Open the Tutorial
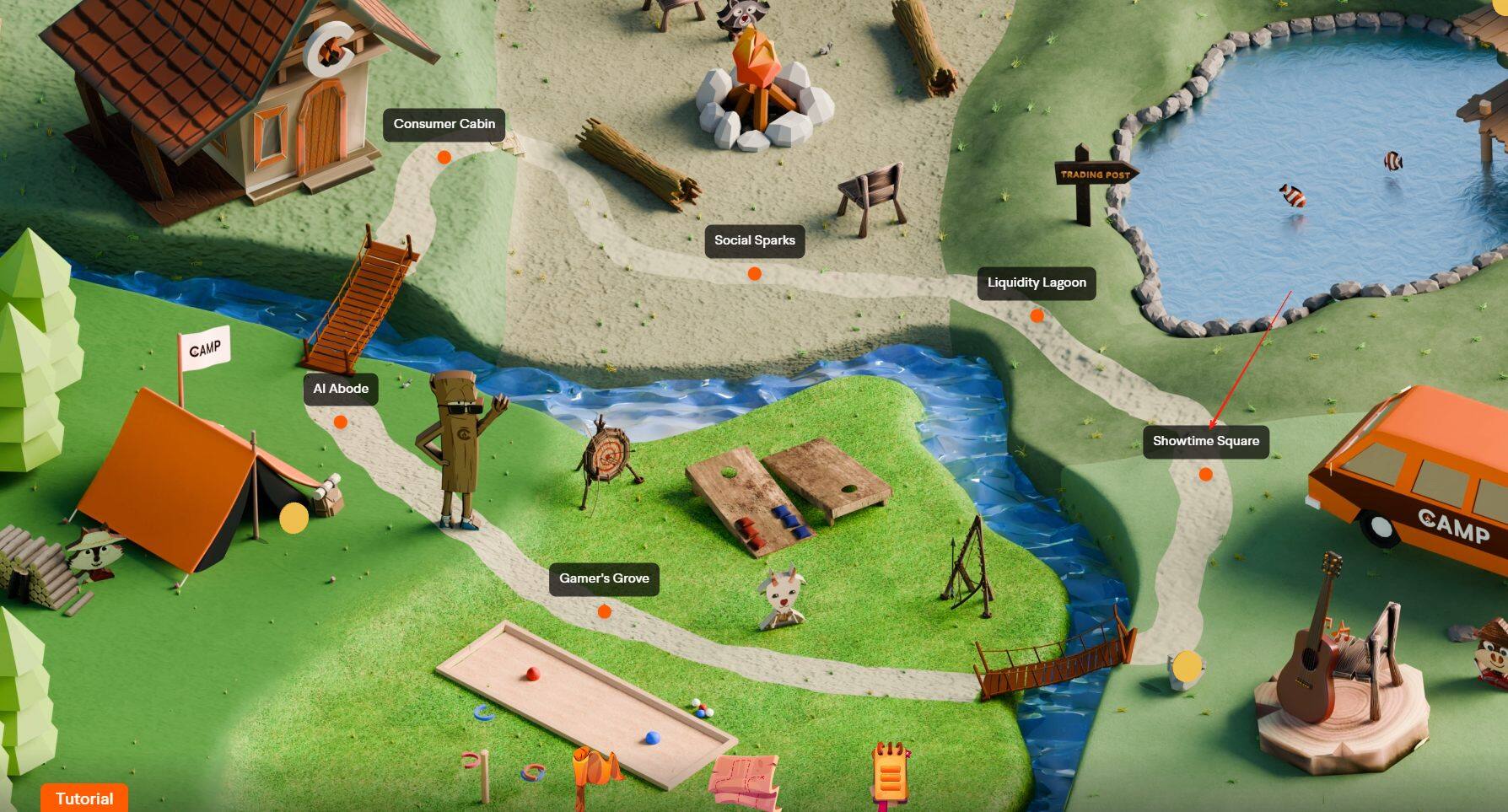Viewport: 1508px width, 812px height. tap(83, 798)
